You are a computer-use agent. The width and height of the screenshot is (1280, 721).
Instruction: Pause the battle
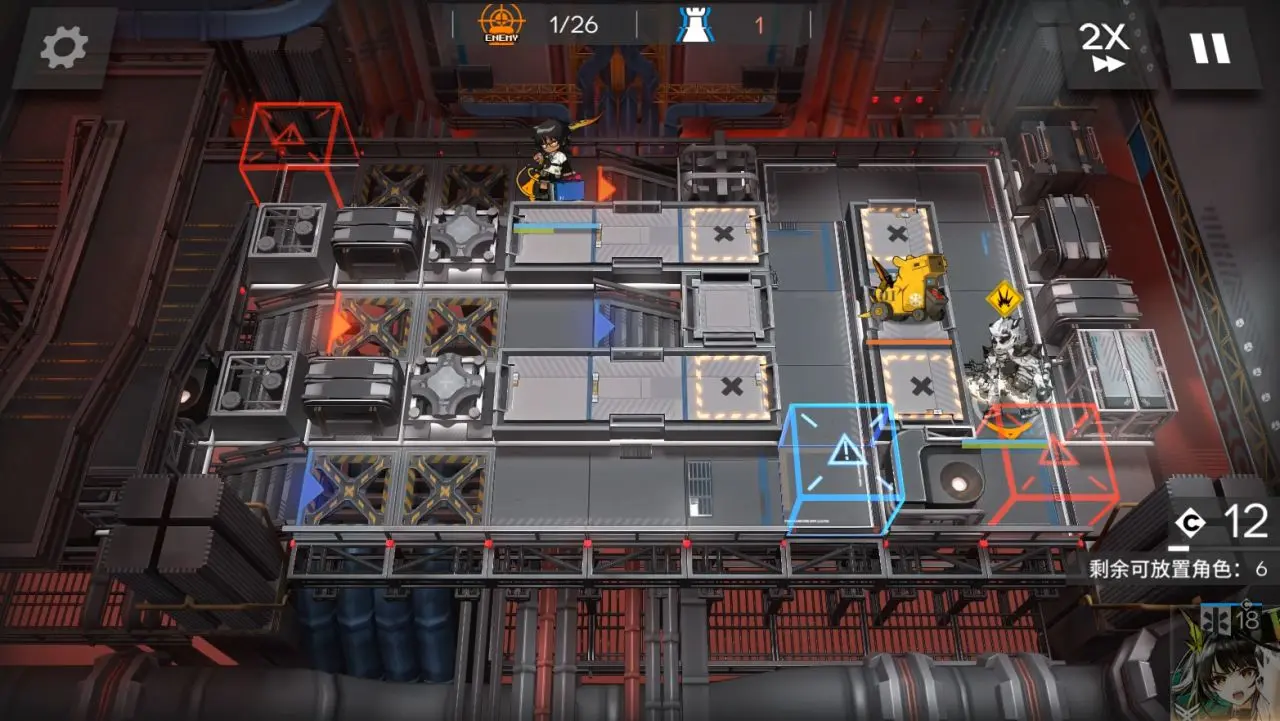(1209, 47)
